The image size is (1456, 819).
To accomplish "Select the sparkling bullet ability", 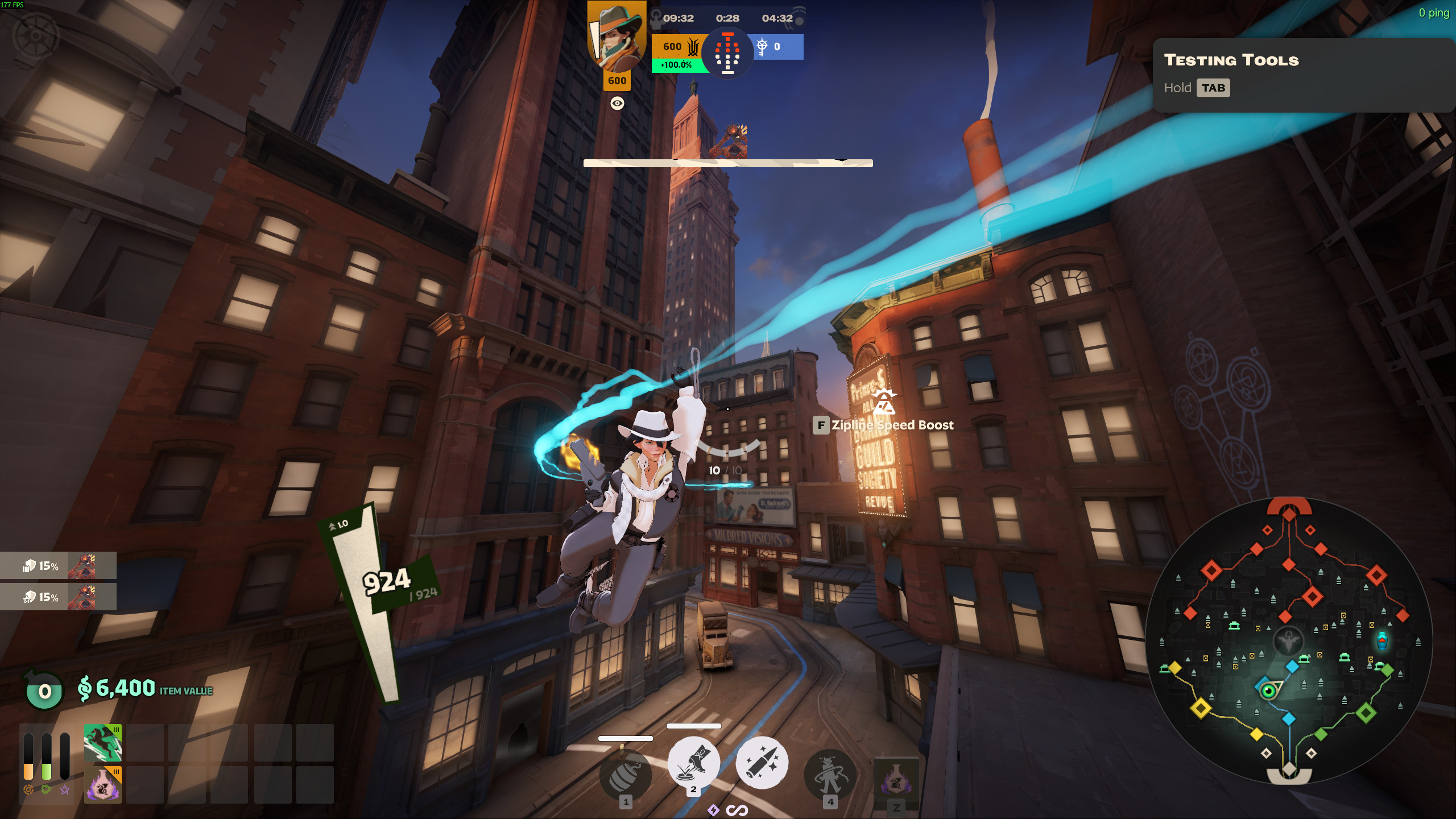I will coord(762,763).
